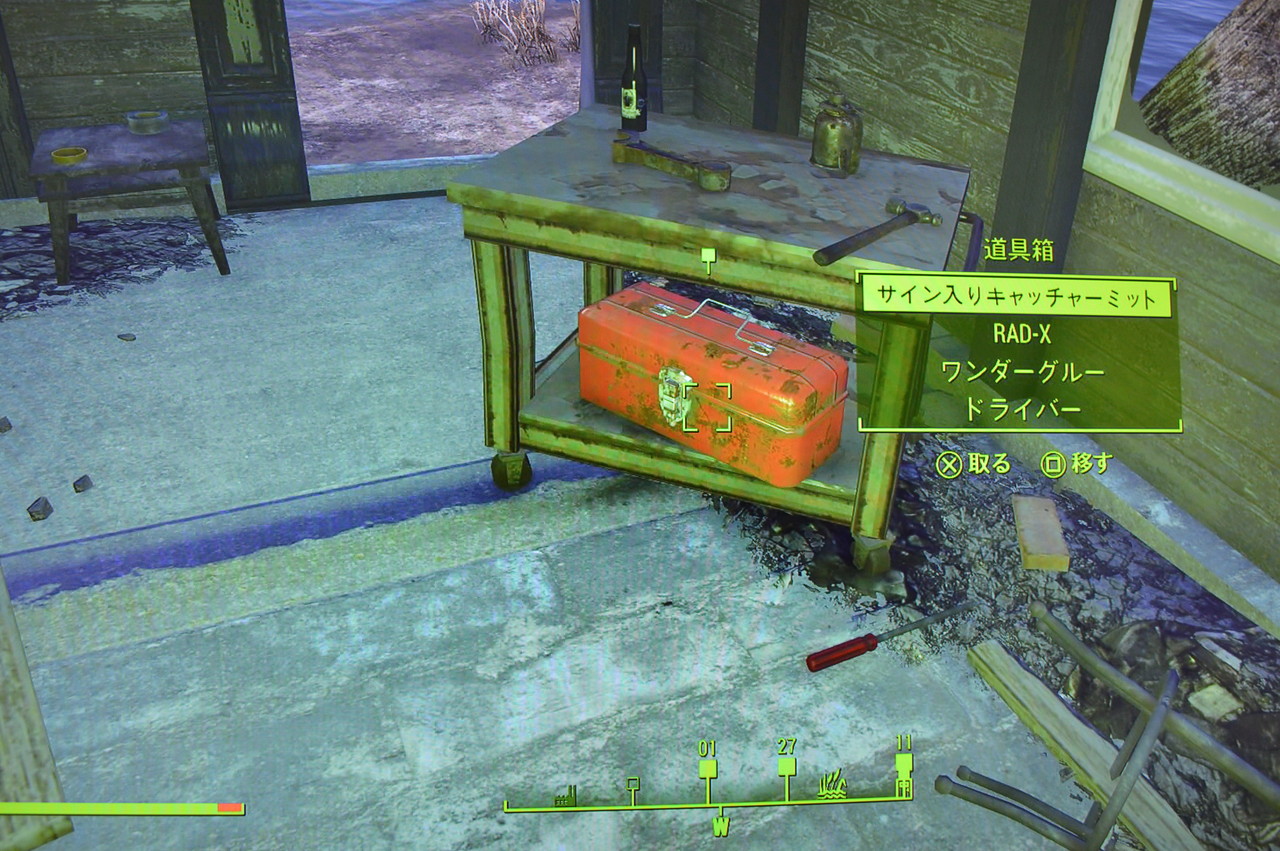Click settlement marker 11 on the compass
The width and height of the screenshot is (1280, 851).
point(903,765)
